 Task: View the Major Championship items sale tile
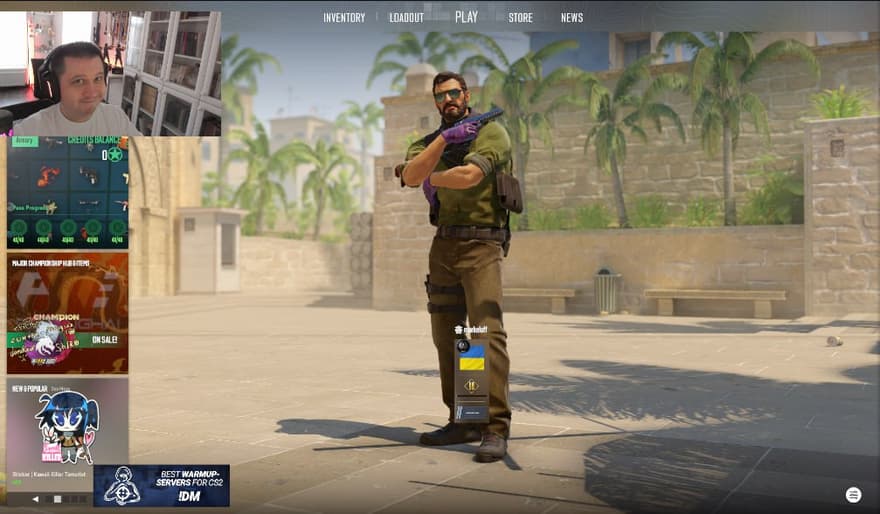point(67,313)
